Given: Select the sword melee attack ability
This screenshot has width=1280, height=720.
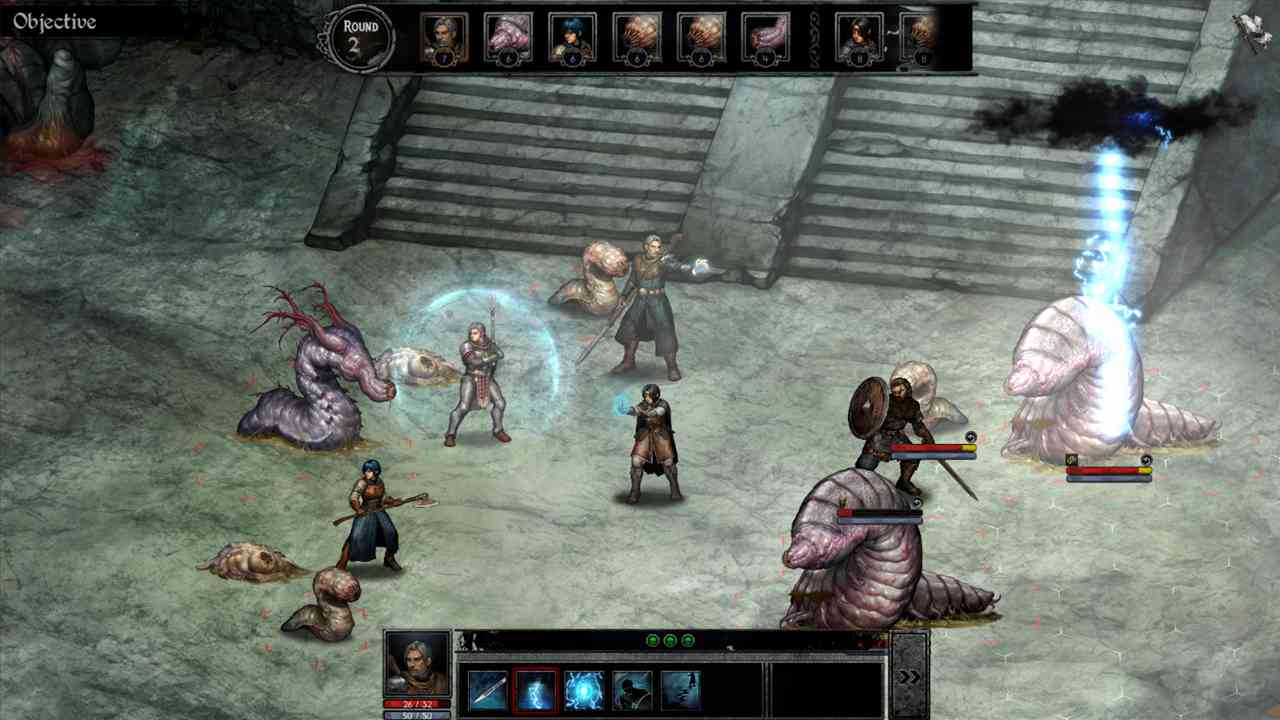Looking at the screenshot, I should tap(488, 690).
